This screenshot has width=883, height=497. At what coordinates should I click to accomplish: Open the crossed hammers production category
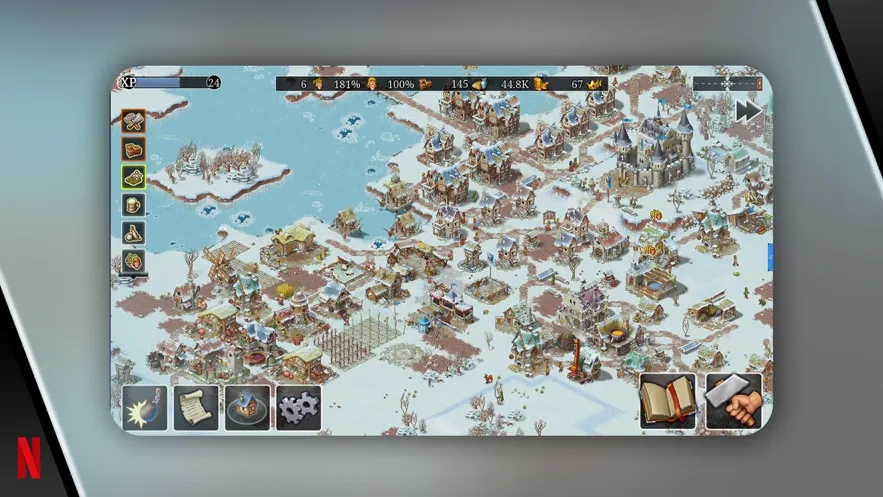(x=134, y=121)
